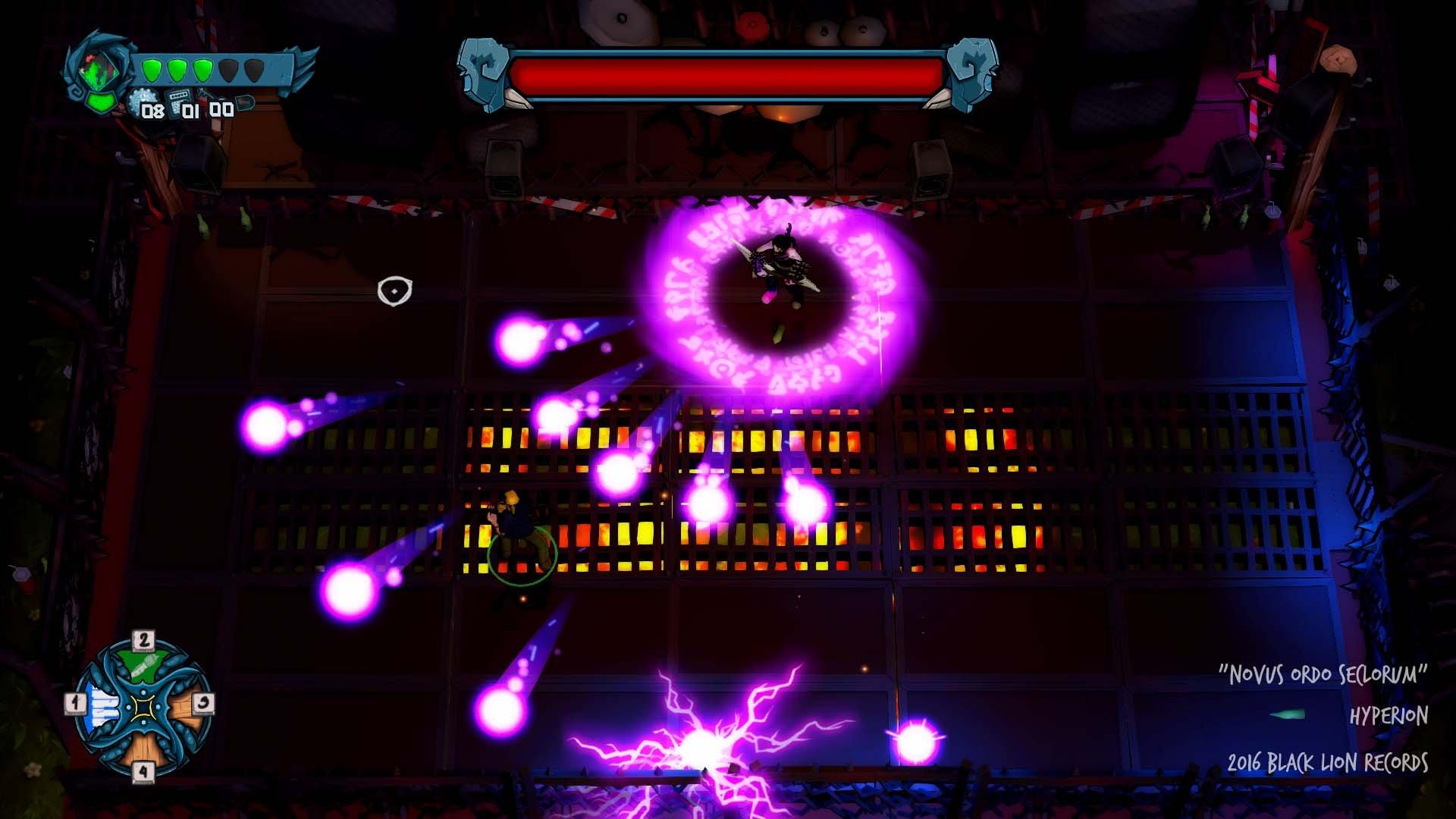Image resolution: width=1456 pixels, height=819 pixels.
Task: Click the right axe emblem on the boss health bar
Action: coord(973,72)
